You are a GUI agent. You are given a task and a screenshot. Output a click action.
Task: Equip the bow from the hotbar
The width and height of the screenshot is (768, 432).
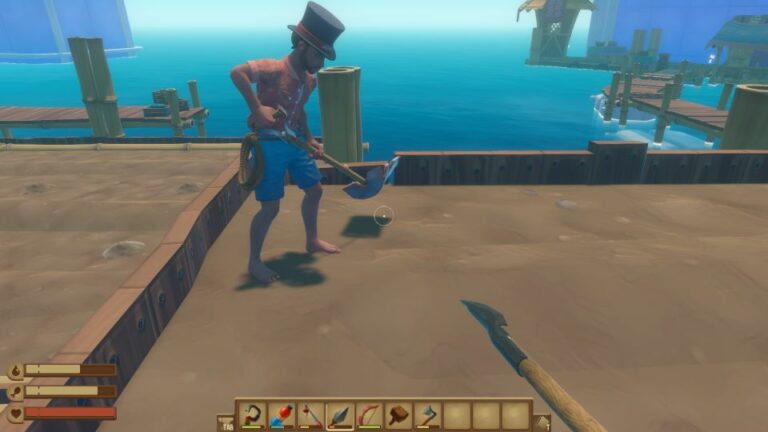point(370,415)
